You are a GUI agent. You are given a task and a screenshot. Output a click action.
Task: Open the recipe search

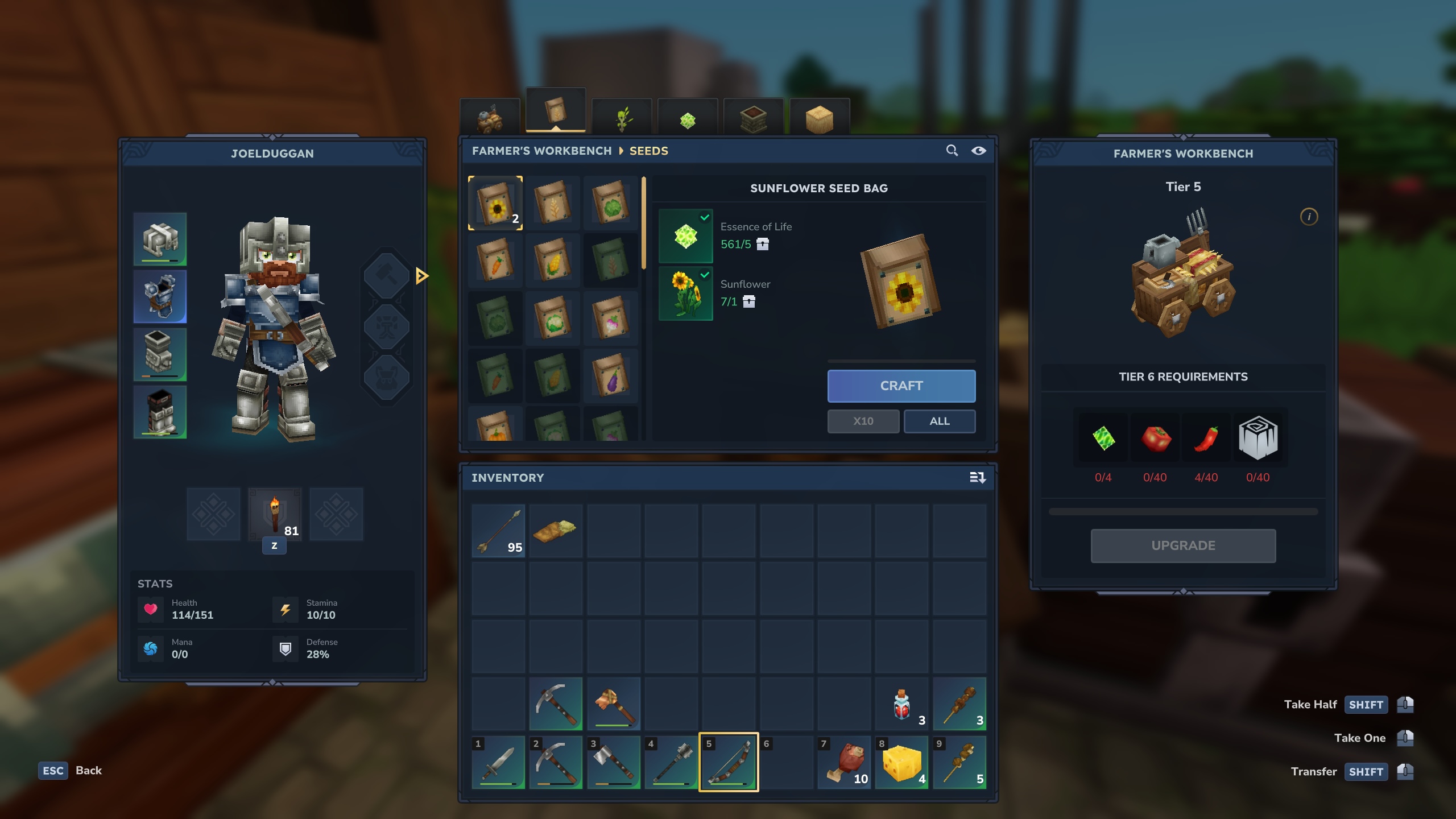pyautogui.click(x=952, y=151)
